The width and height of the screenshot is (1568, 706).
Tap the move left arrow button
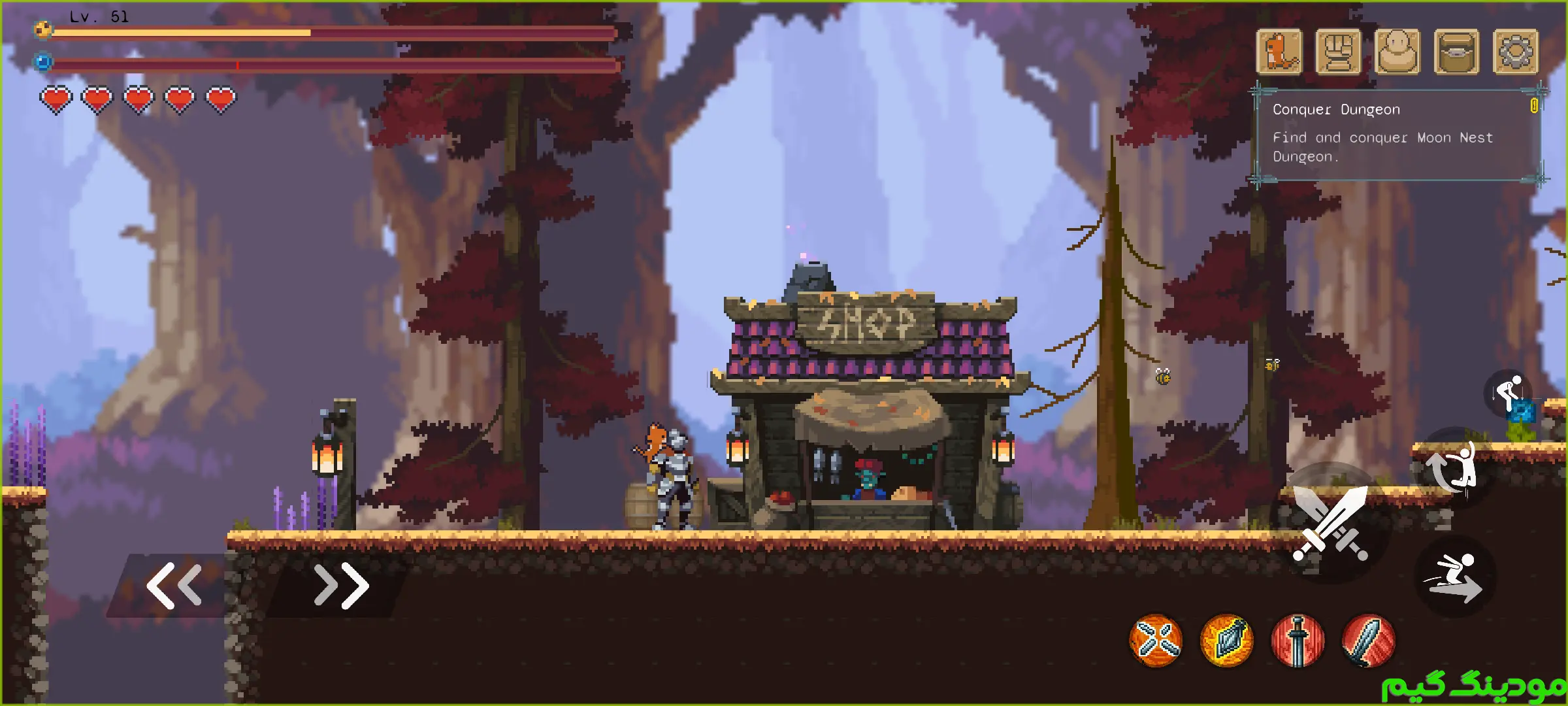174,586
